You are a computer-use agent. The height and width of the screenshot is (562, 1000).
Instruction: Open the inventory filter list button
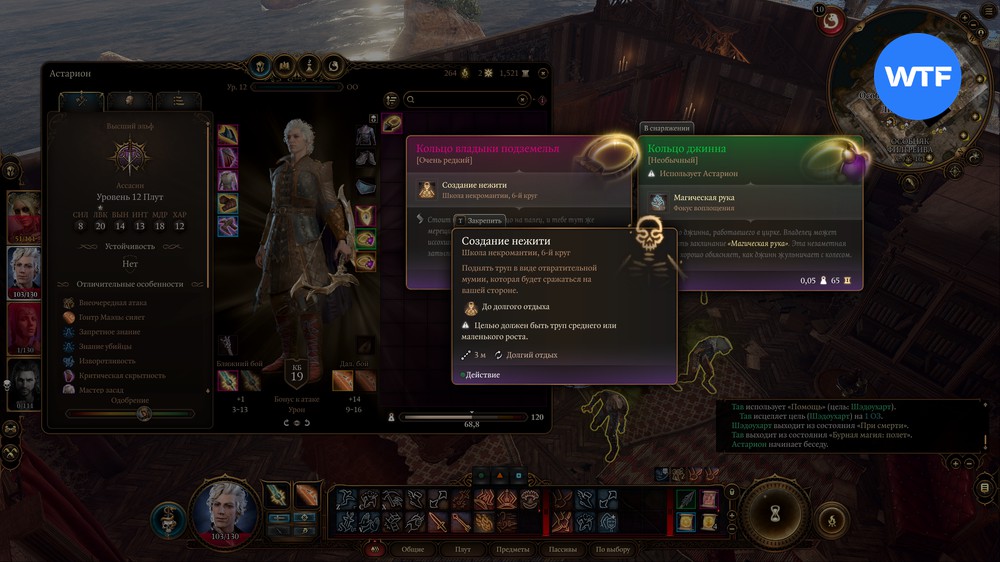[x=393, y=100]
